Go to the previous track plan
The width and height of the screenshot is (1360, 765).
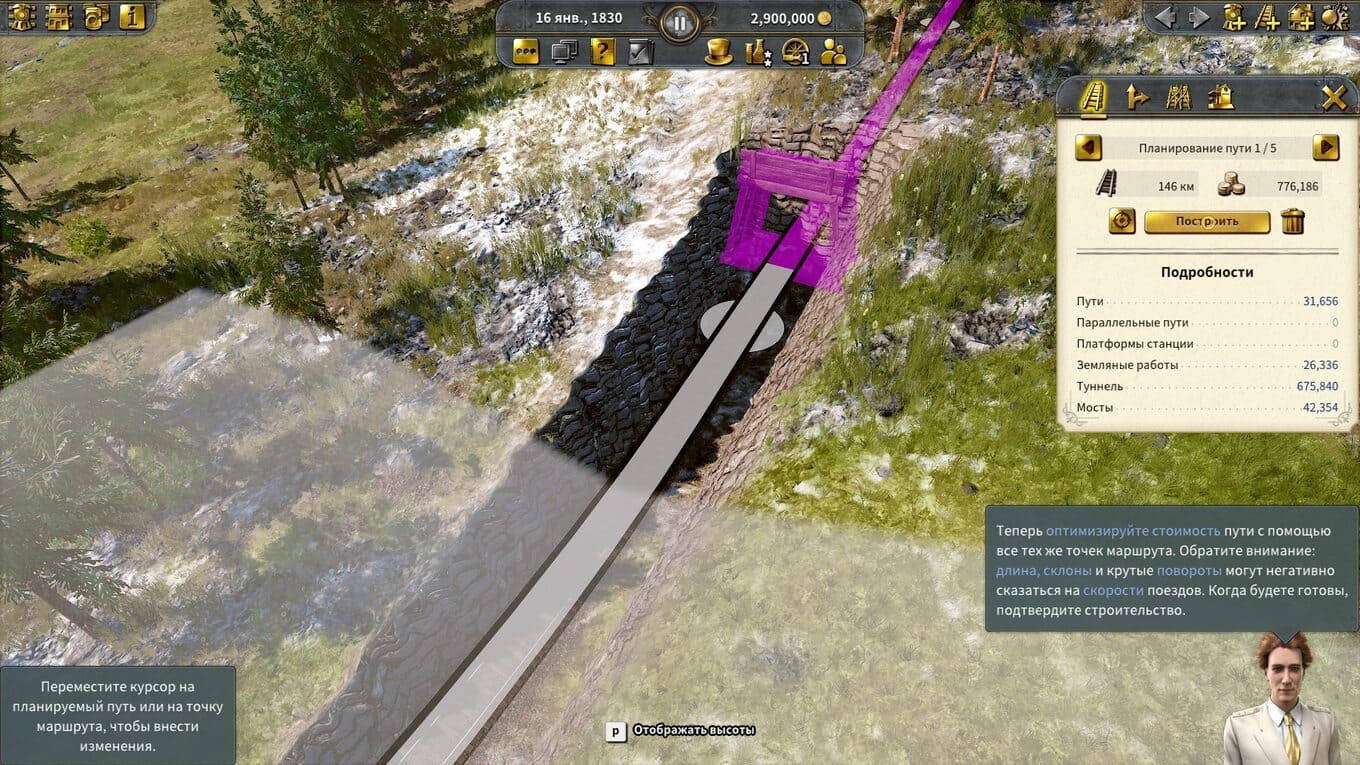pos(1088,148)
